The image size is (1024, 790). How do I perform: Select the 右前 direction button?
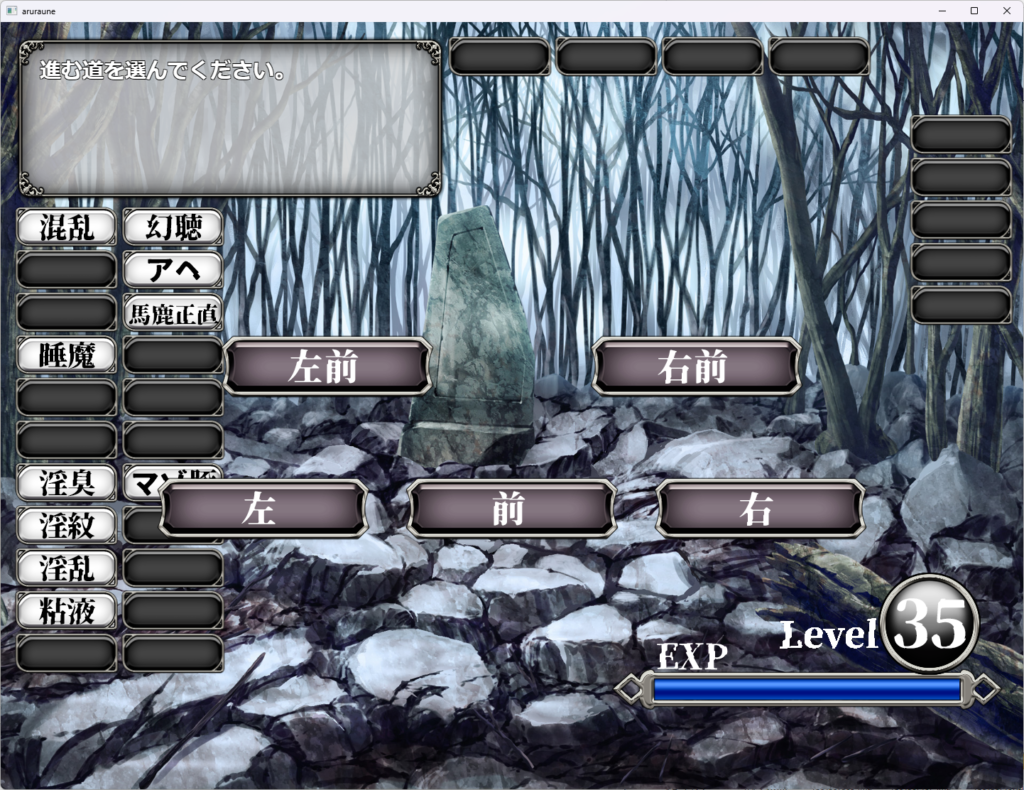point(696,367)
